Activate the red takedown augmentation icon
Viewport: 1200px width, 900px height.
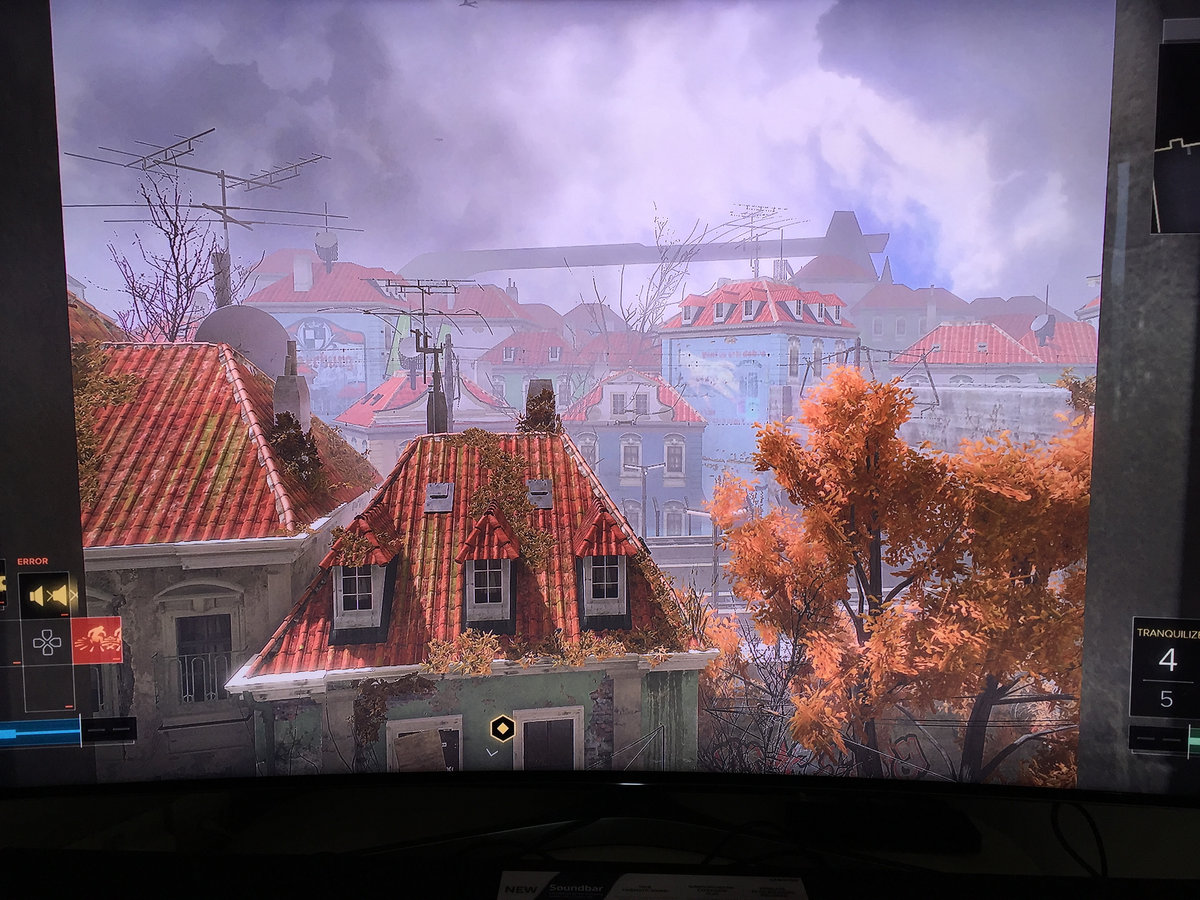(x=97, y=640)
